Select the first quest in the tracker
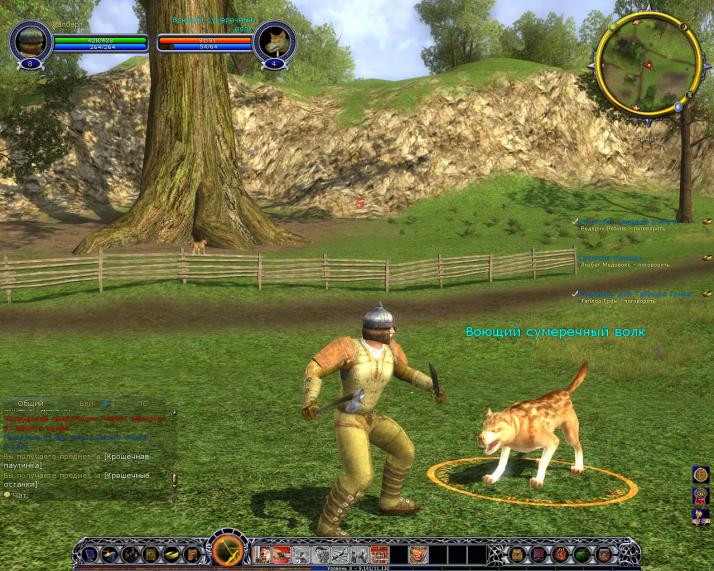Viewport: 714px width, 571px height. coord(630,220)
